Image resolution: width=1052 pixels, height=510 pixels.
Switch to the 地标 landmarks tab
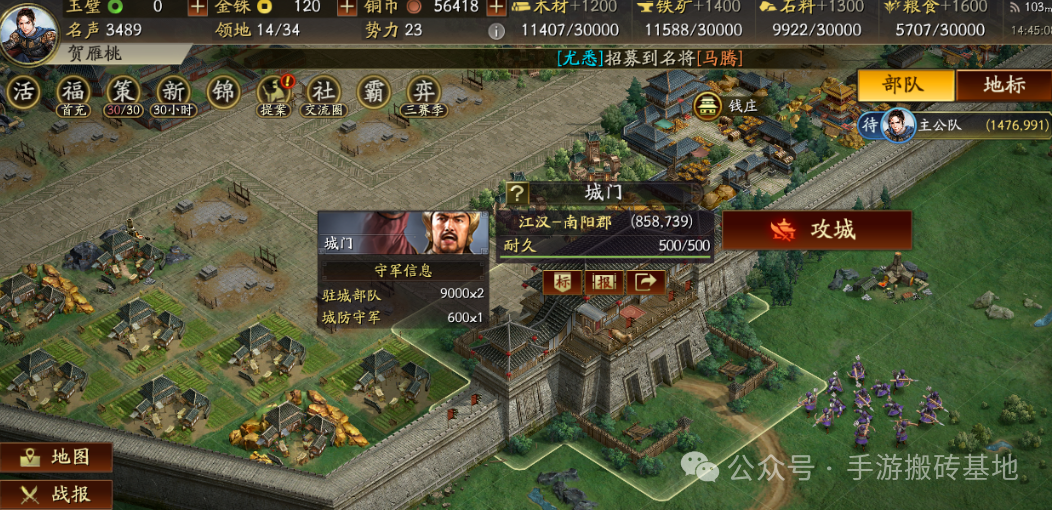[1003, 85]
